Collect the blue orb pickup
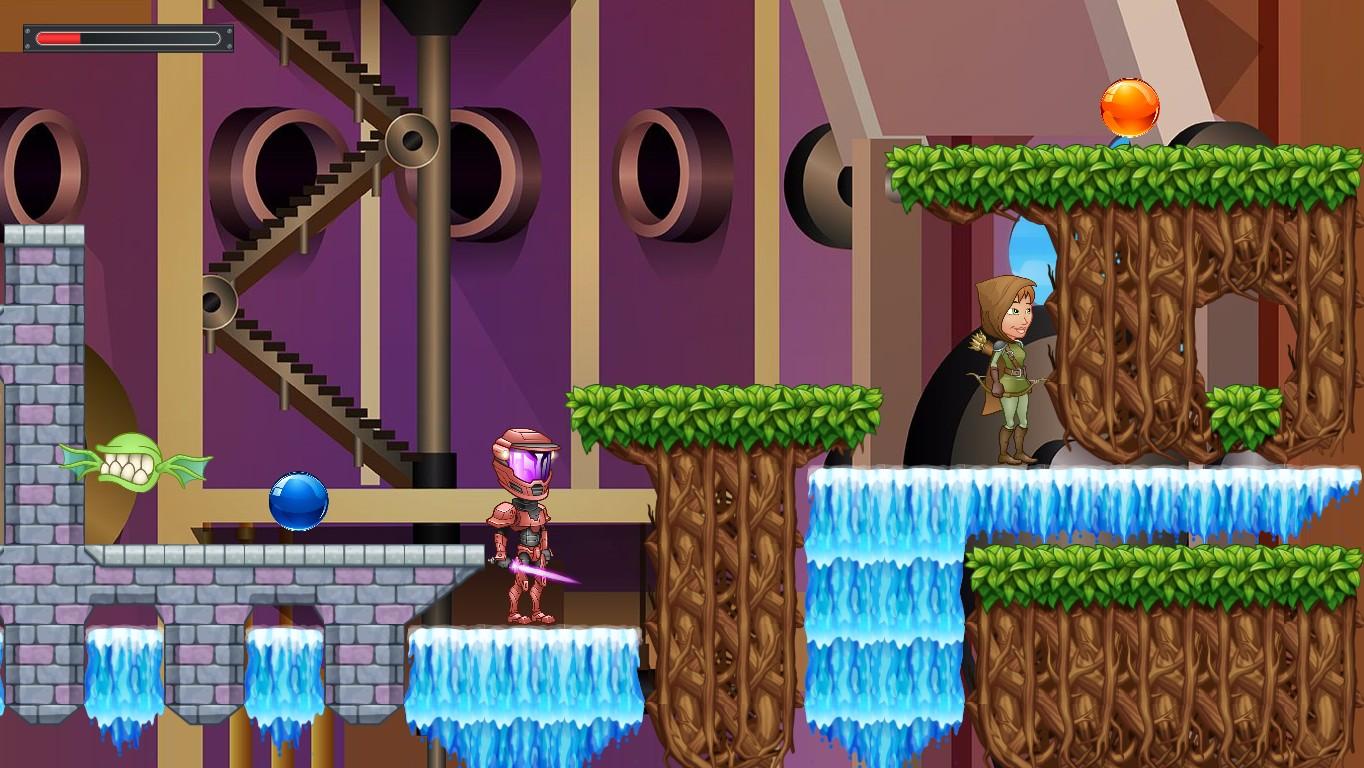Screen dimensions: 1364x768 [298, 498]
